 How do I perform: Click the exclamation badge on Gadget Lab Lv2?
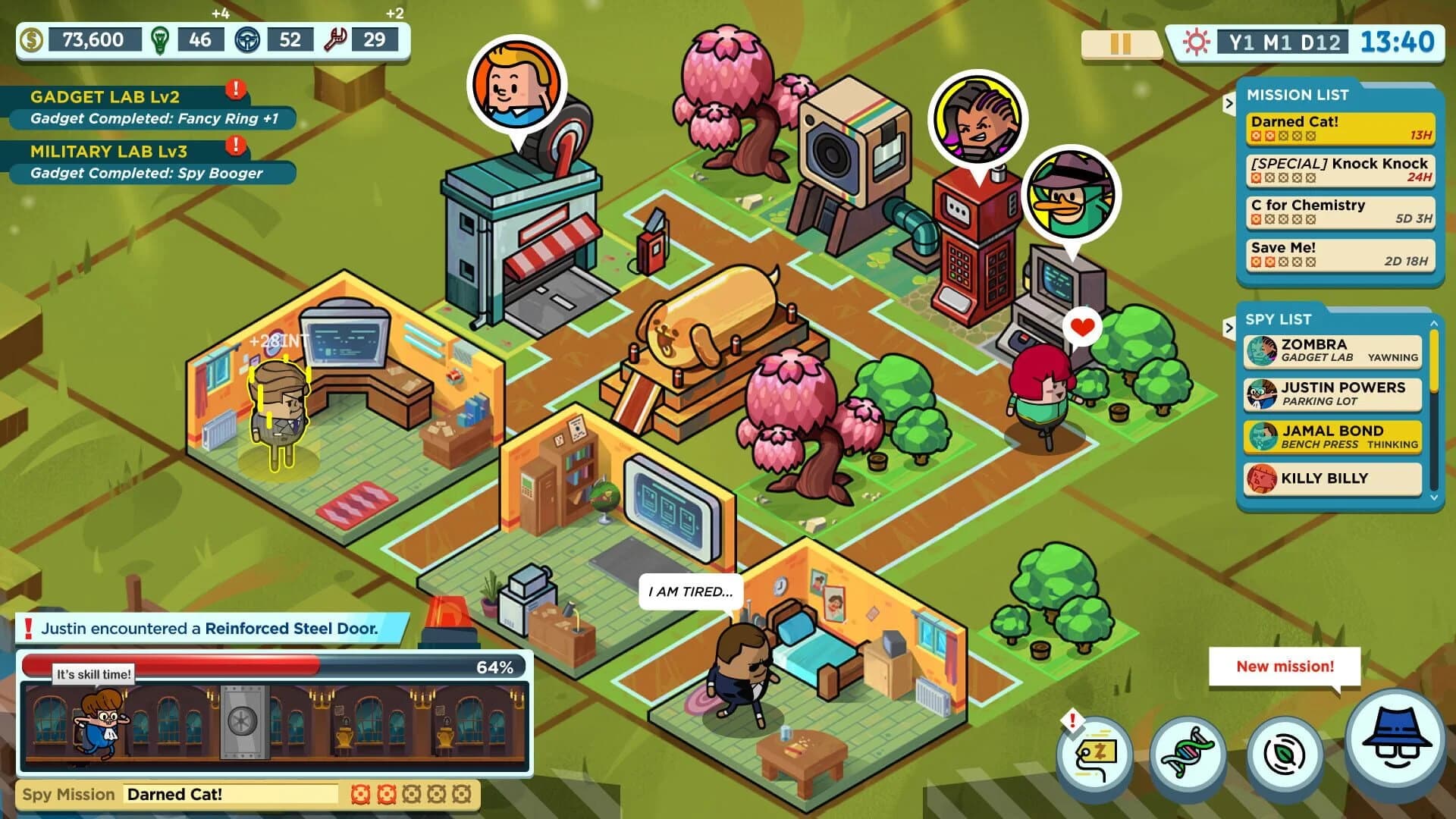[x=234, y=89]
